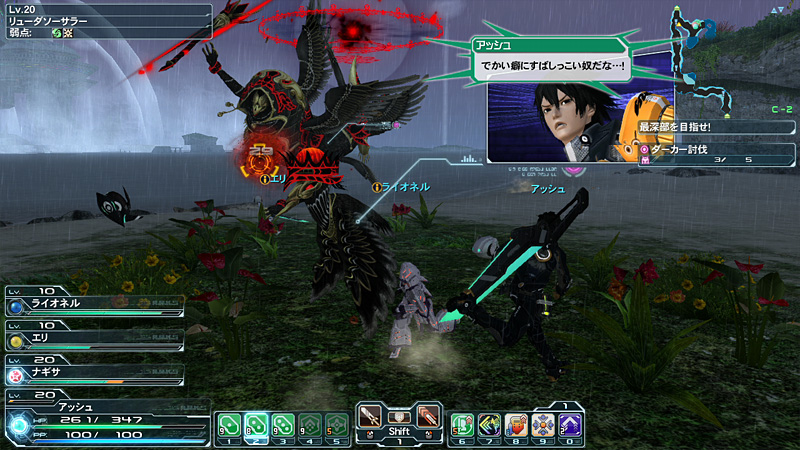This screenshot has width=800, height=450.
Task: Use the green capsule item in slot 3
Action: [x=283, y=424]
